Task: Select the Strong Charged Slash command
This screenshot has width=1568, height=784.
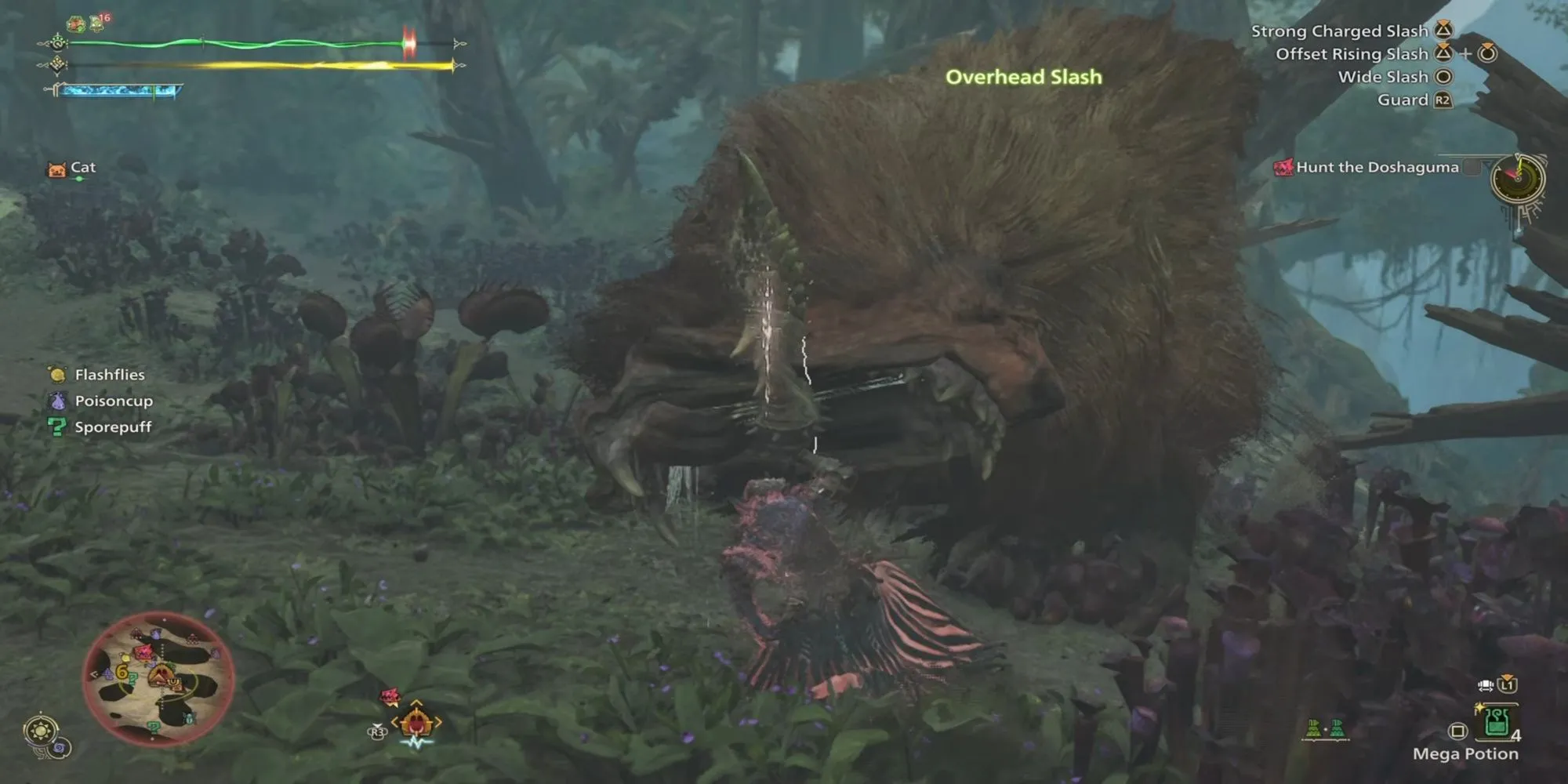Action: 1339,31
